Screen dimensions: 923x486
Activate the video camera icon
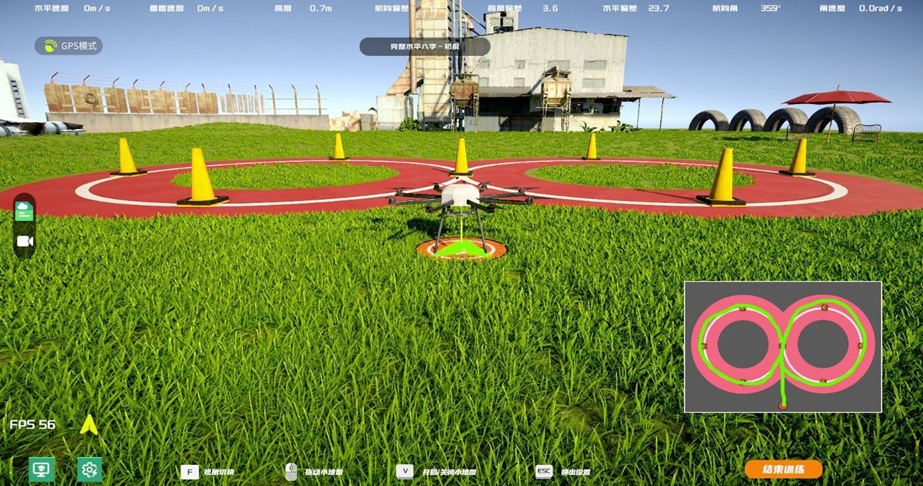[25, 241]
